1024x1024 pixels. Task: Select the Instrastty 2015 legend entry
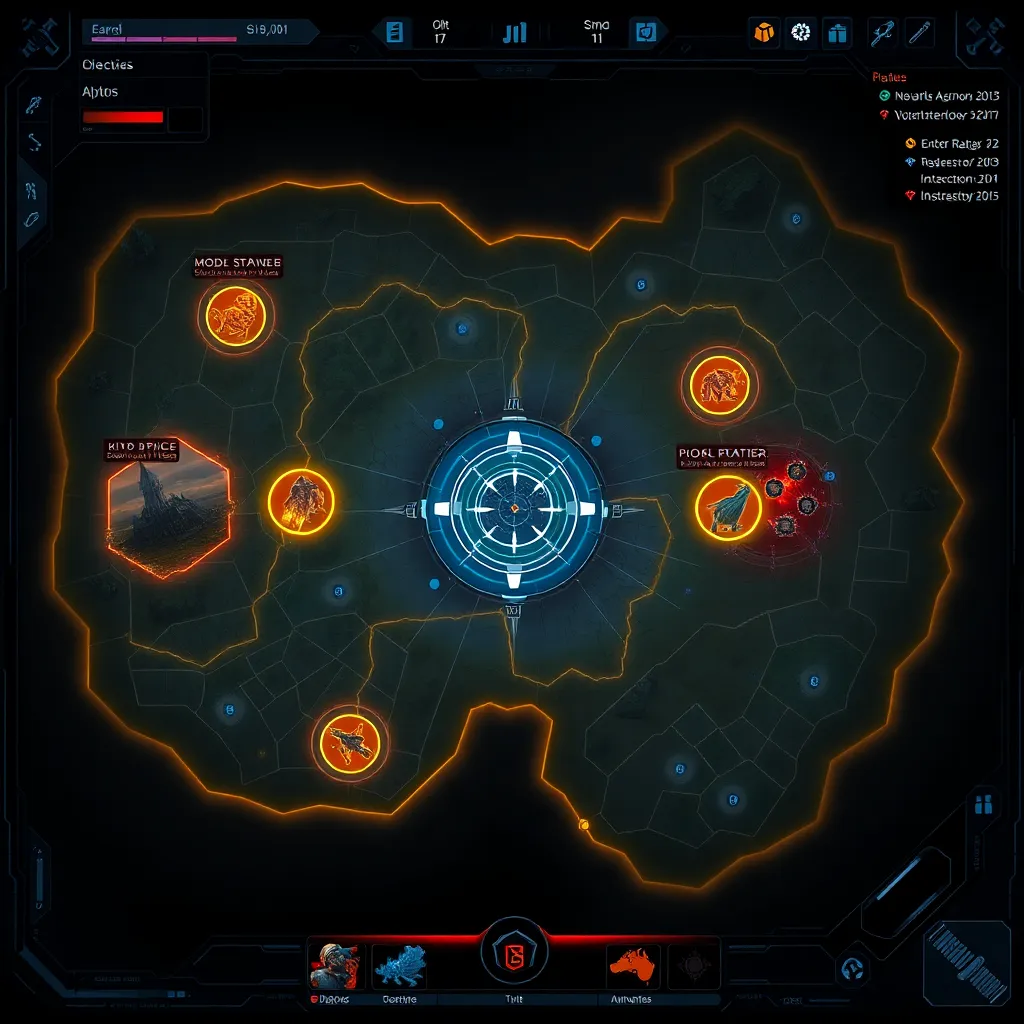coord(951,196)
